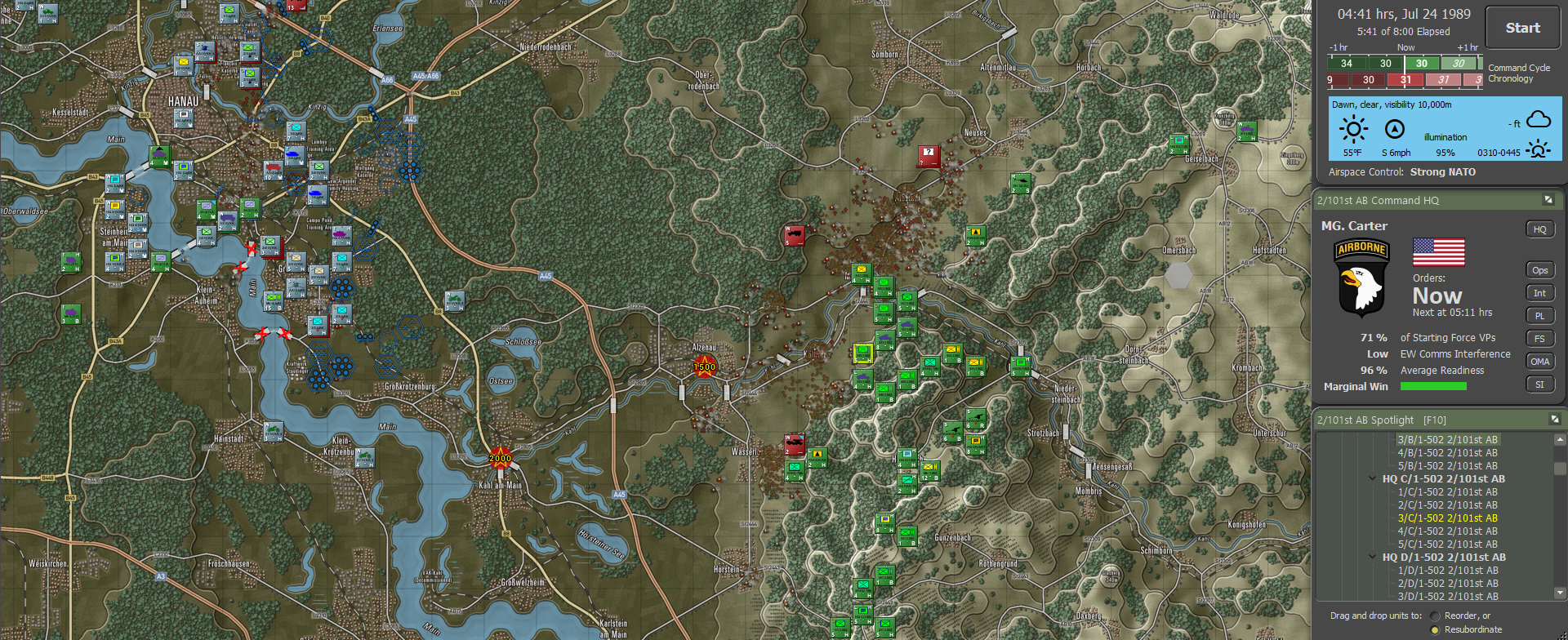Open the Ops panel button

tap(1539, 270)
